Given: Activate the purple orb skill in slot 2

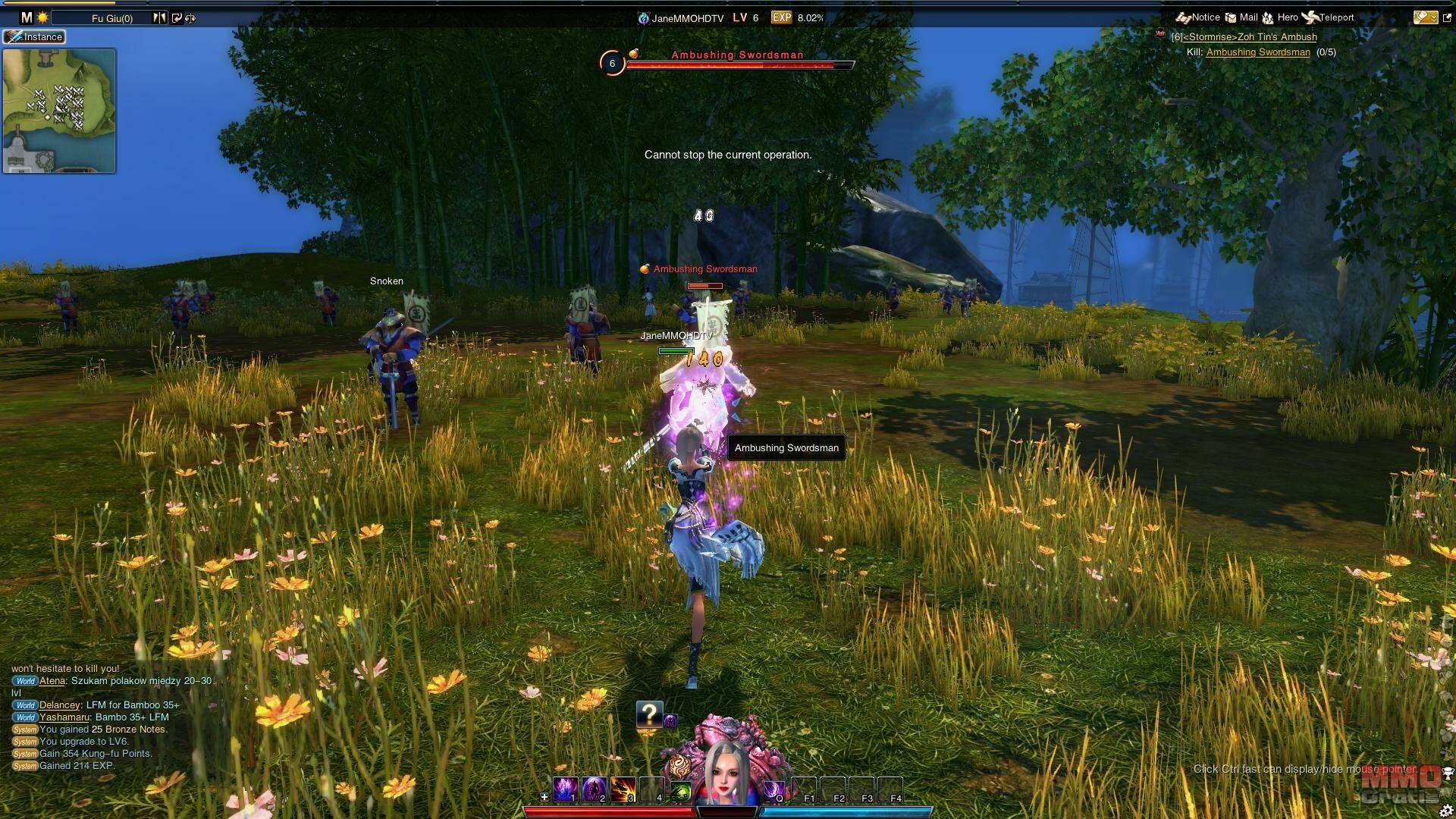Looking at the screenshot, I should tap(594, 789).
